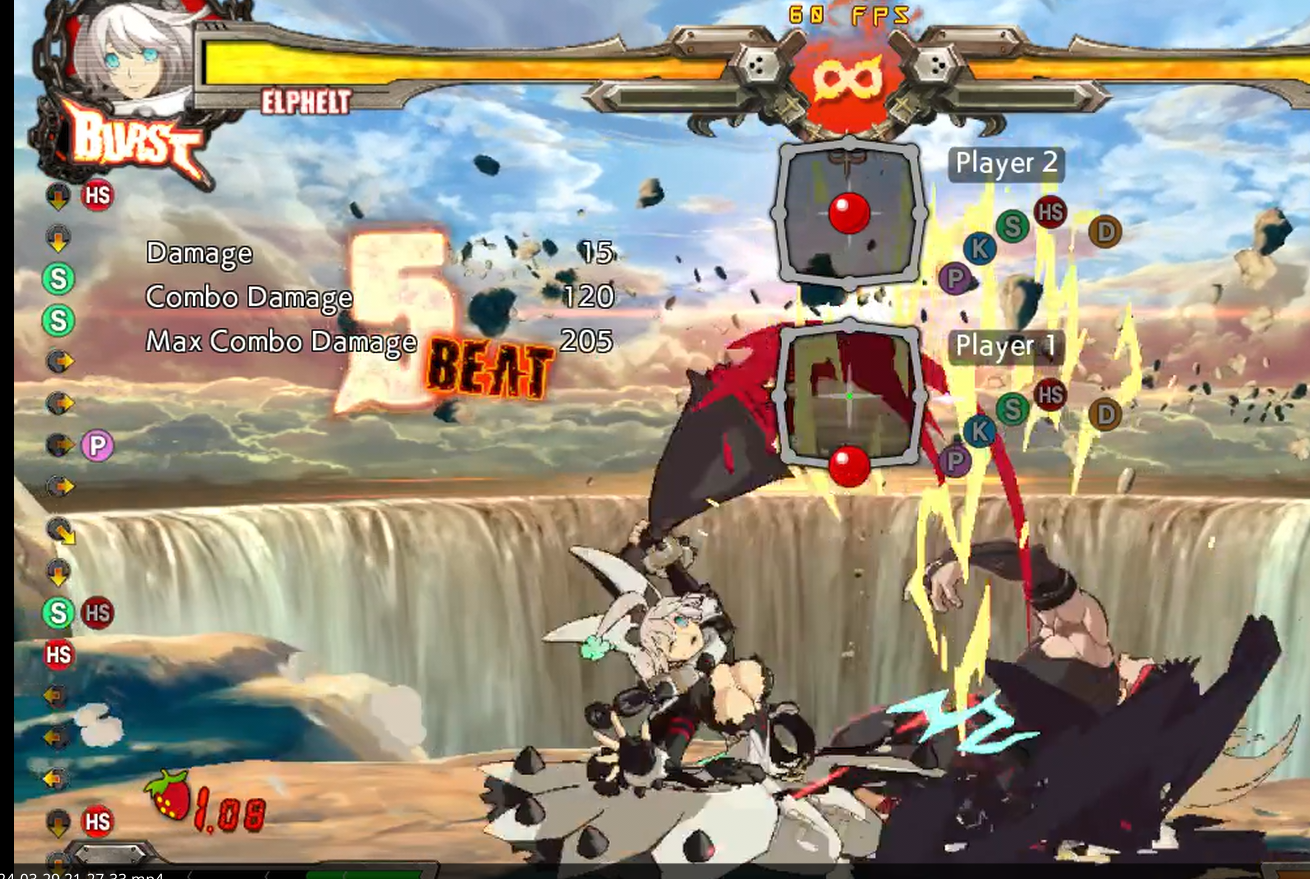Switch to the Player 1 input panel
This screenshot has height=879, width=1310.
click(x=1004, y=347)
